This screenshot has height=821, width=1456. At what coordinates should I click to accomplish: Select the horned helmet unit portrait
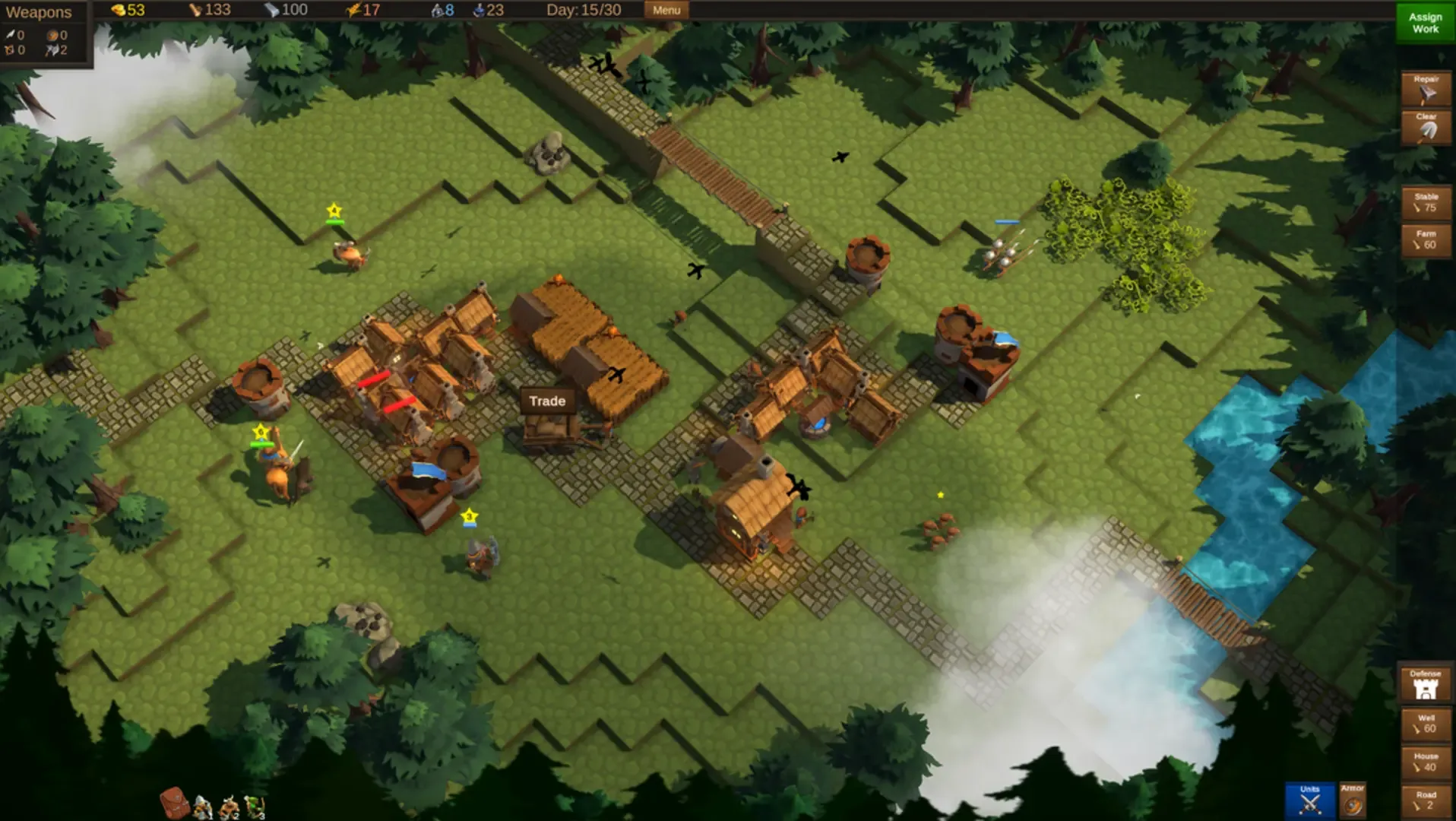pos(228,807)
